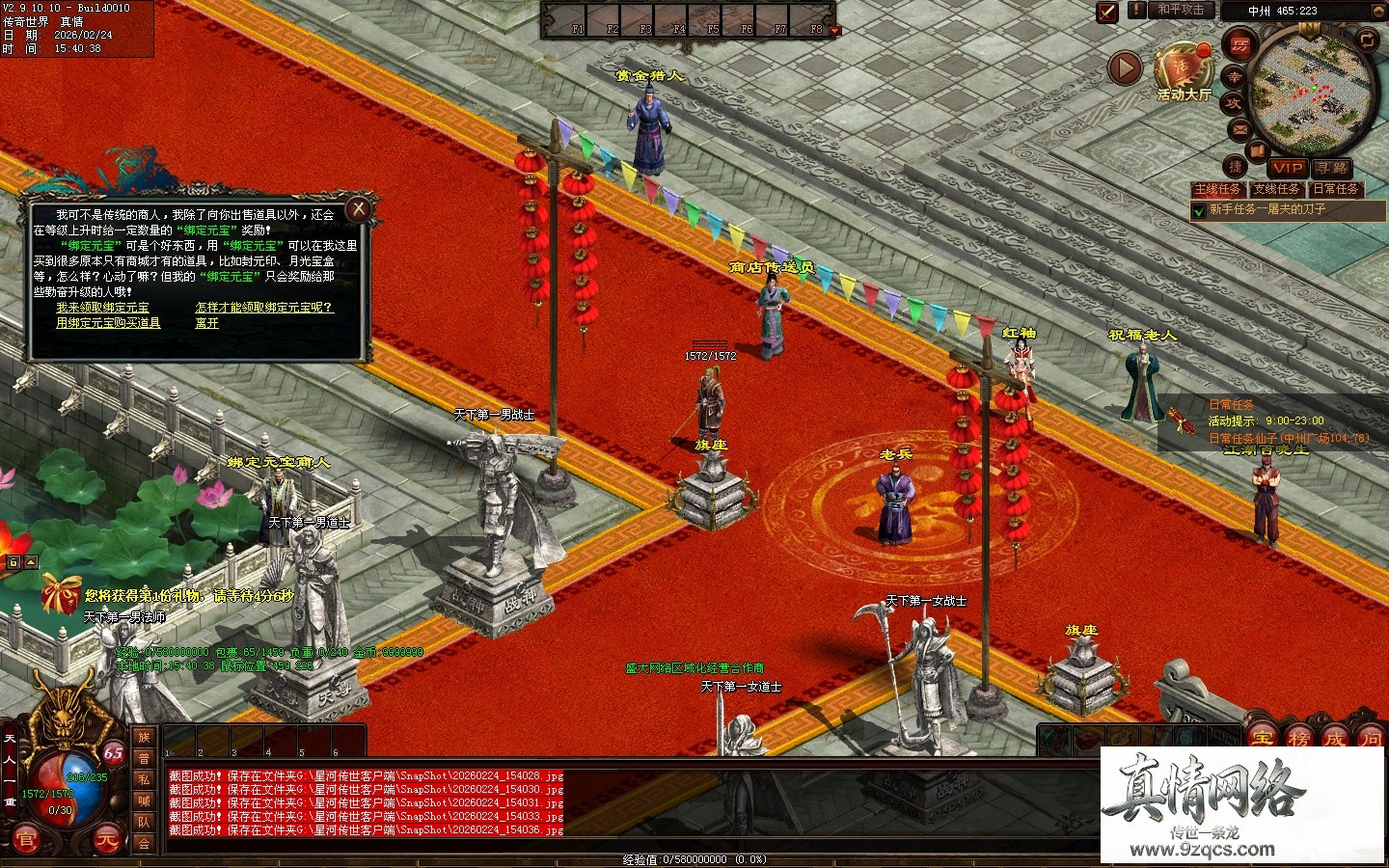Switch to 日常任务 quest tab
Viewport: 1389px width, 868px height.
point(1336,189)
